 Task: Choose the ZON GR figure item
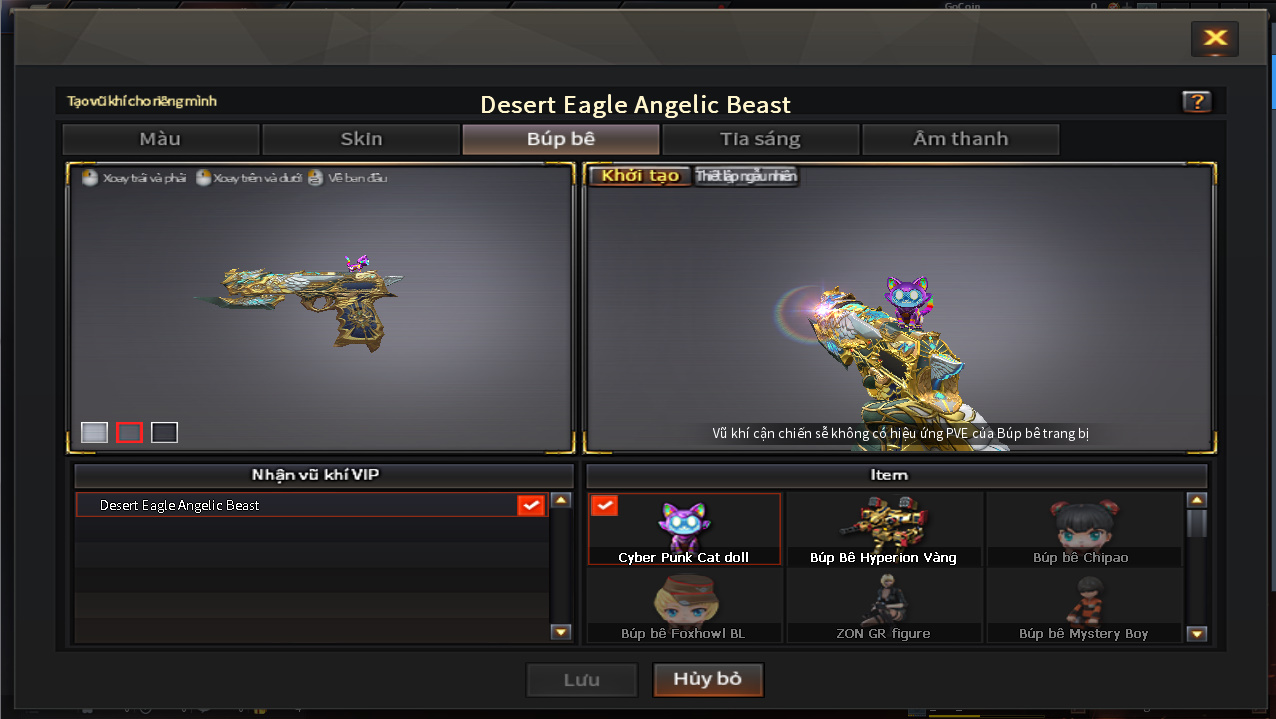[884, 606]
